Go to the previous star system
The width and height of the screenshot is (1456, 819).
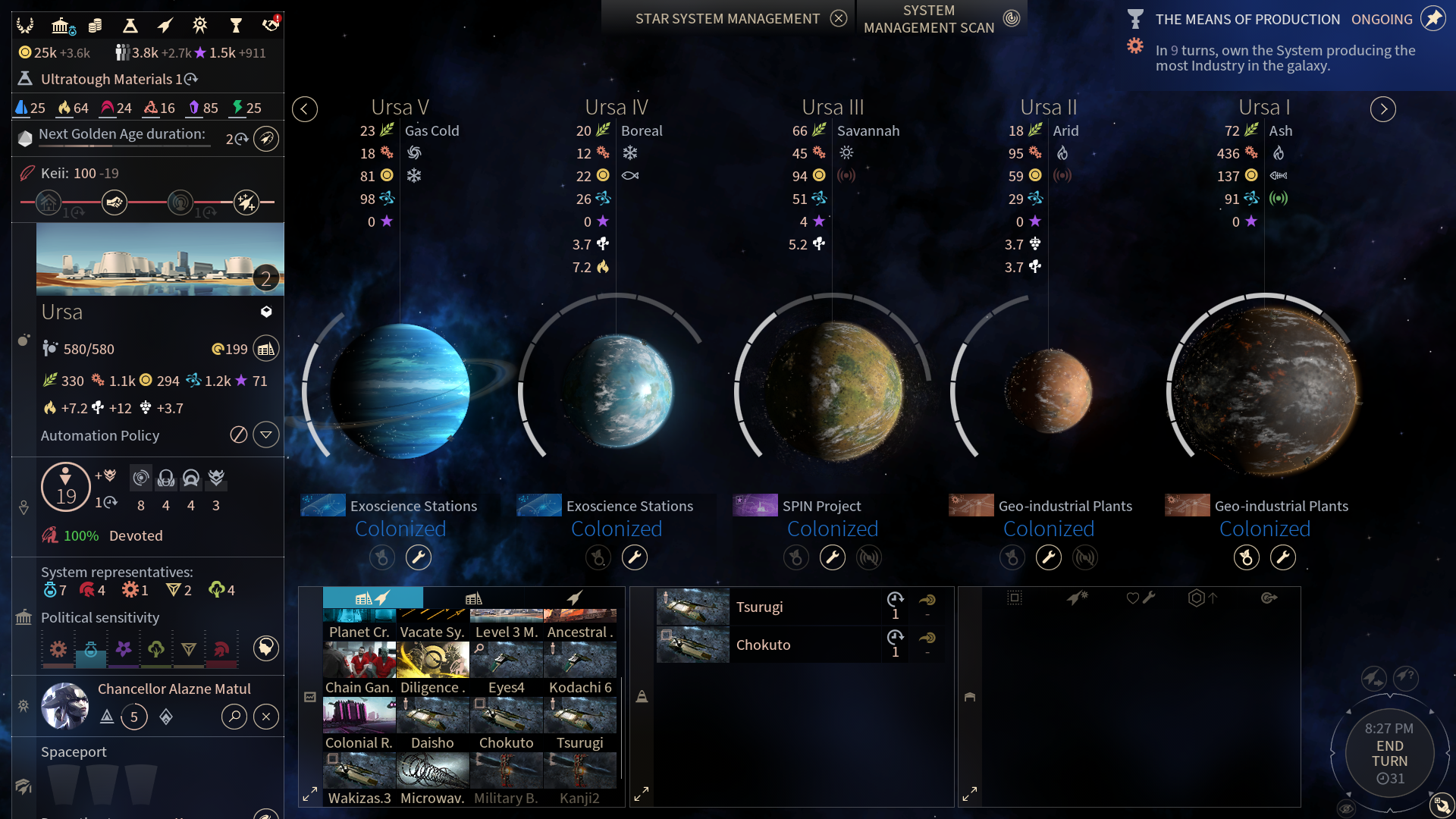click(x=305, y=109)
